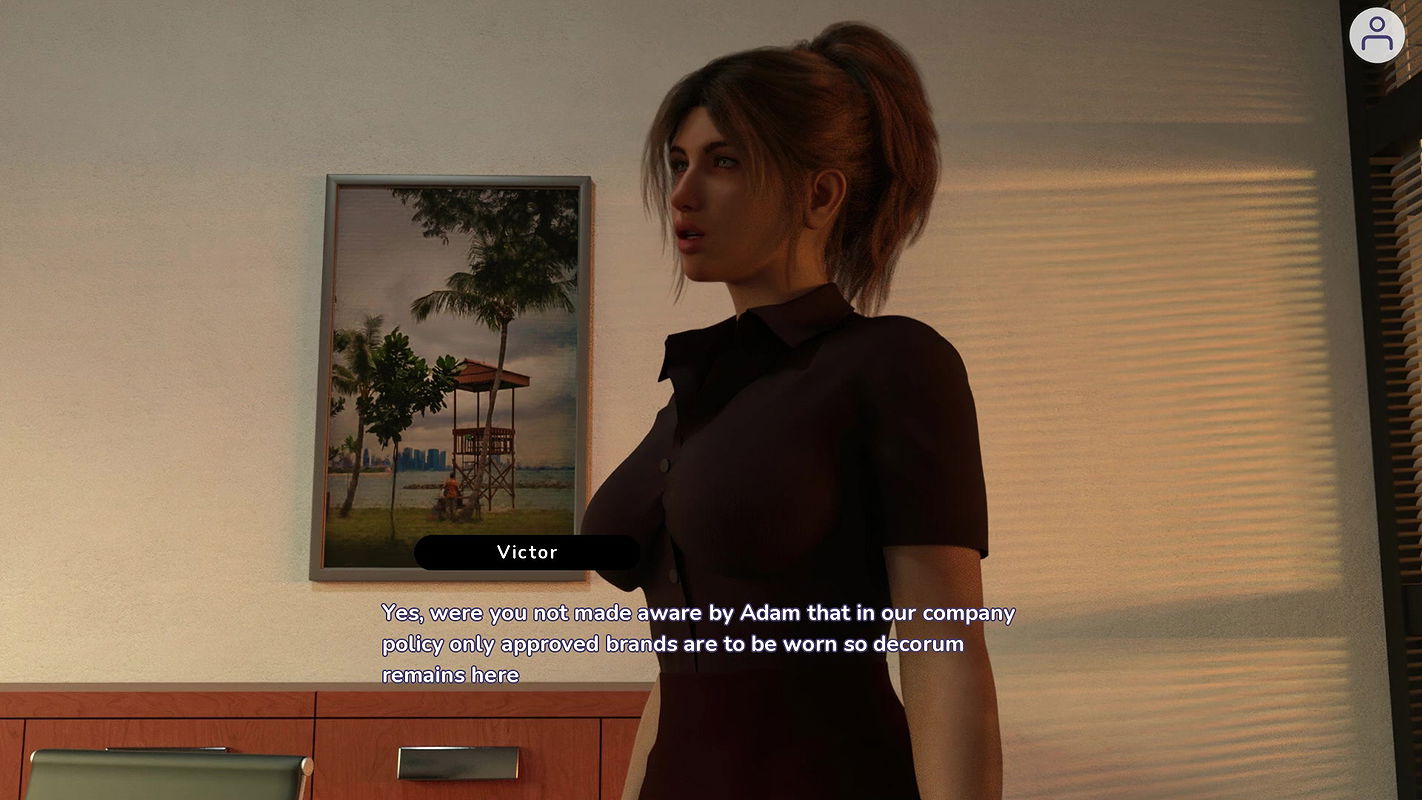The image size is (1422, 800).
Task: Select the Victor name plate
Action: [528, 552]
